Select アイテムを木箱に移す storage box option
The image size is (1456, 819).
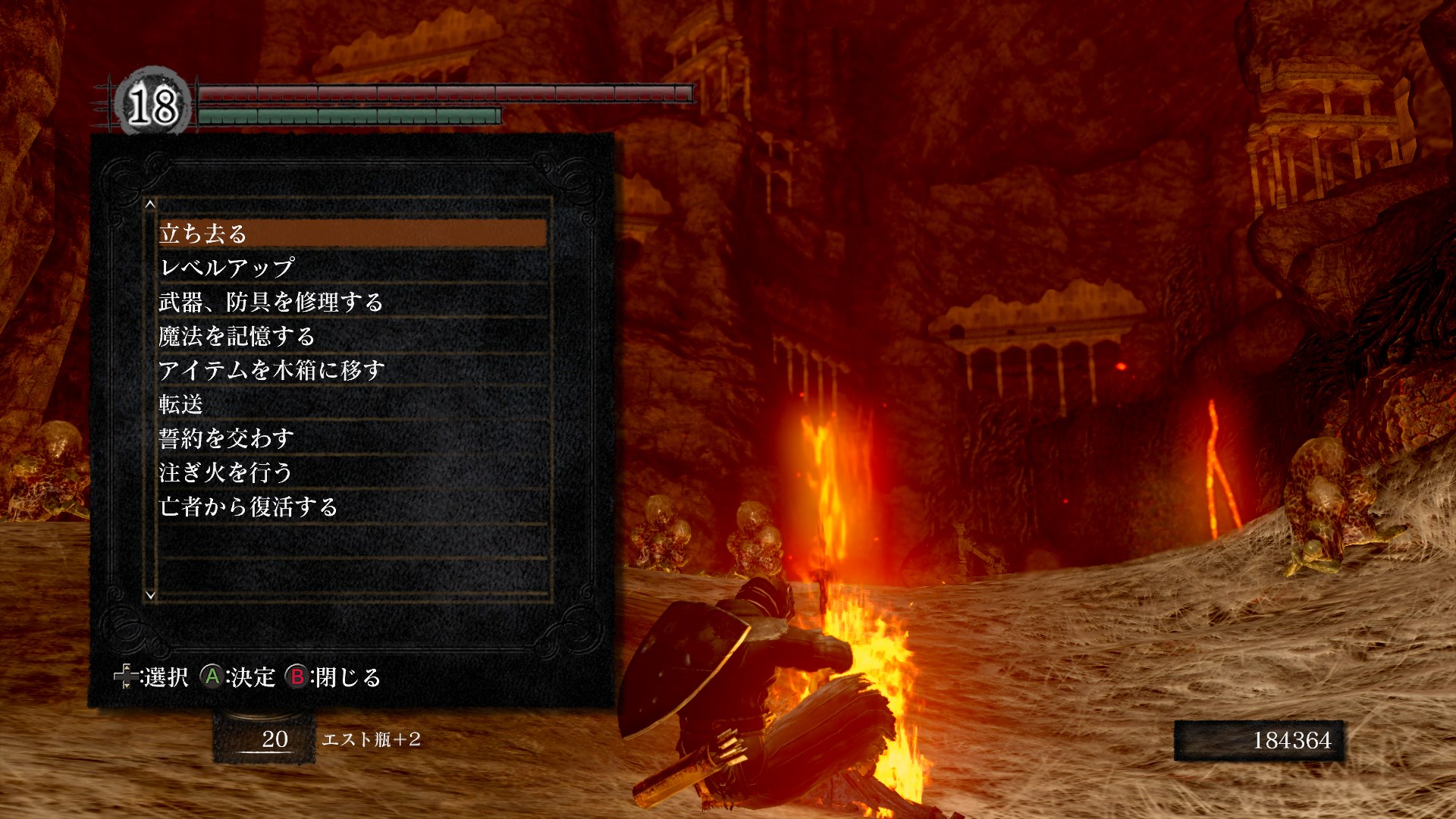(x=353, y=370)
